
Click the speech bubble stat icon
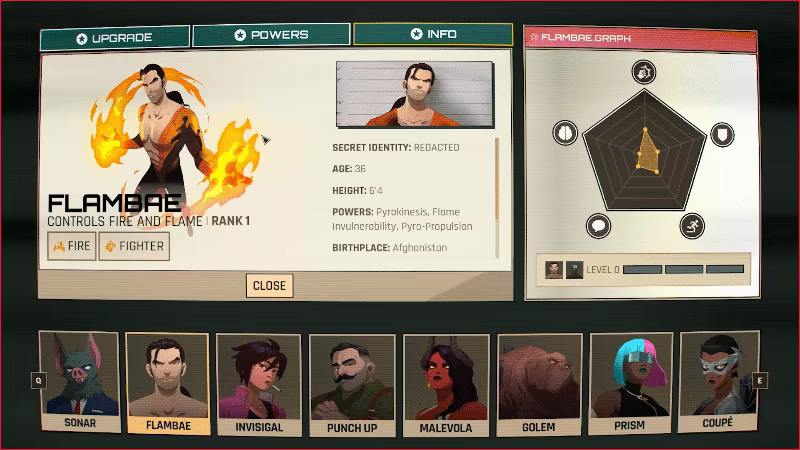coord(597,225)
